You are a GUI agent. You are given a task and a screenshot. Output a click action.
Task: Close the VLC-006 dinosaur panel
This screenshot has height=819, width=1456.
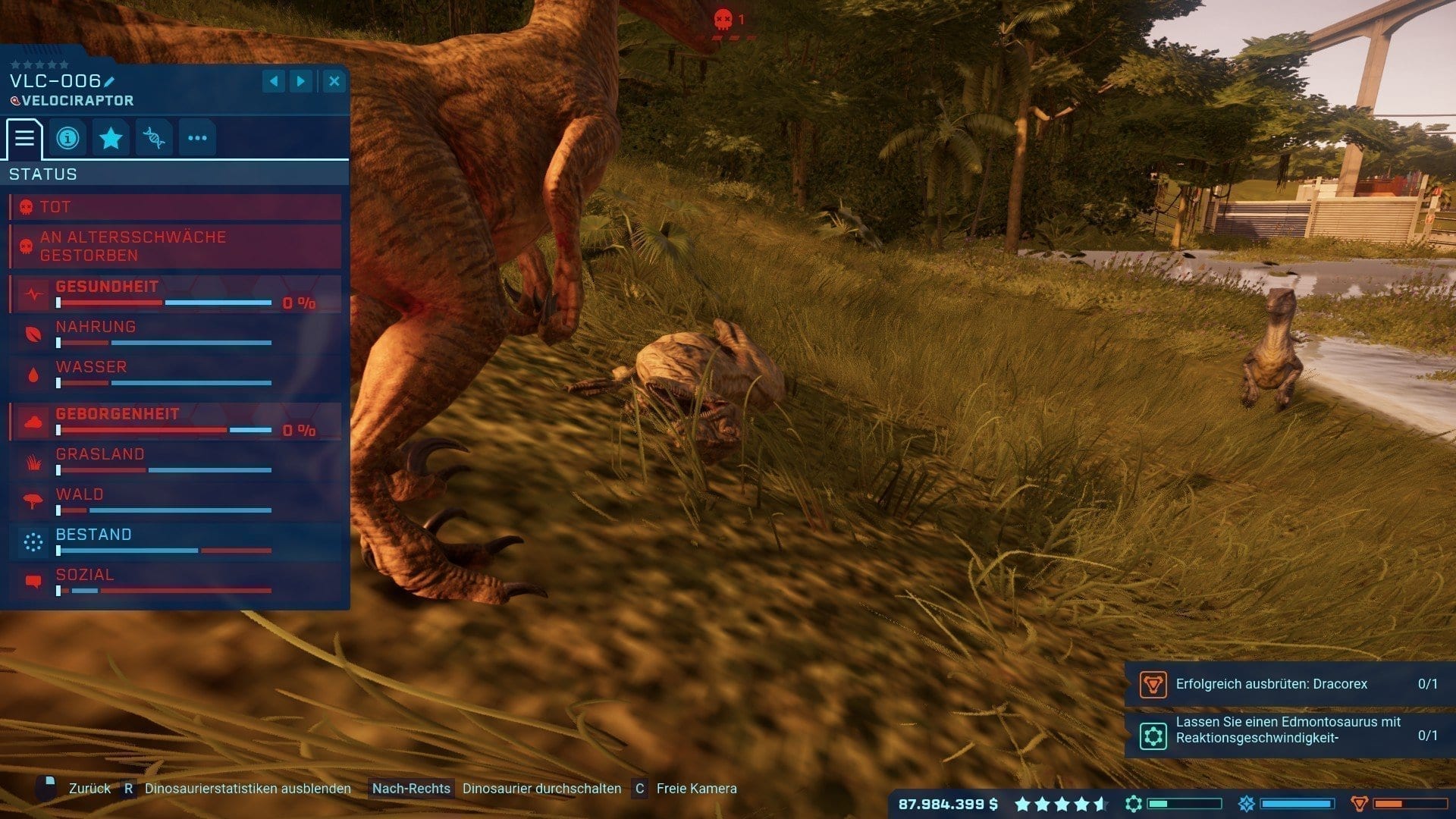click(334, 81)
